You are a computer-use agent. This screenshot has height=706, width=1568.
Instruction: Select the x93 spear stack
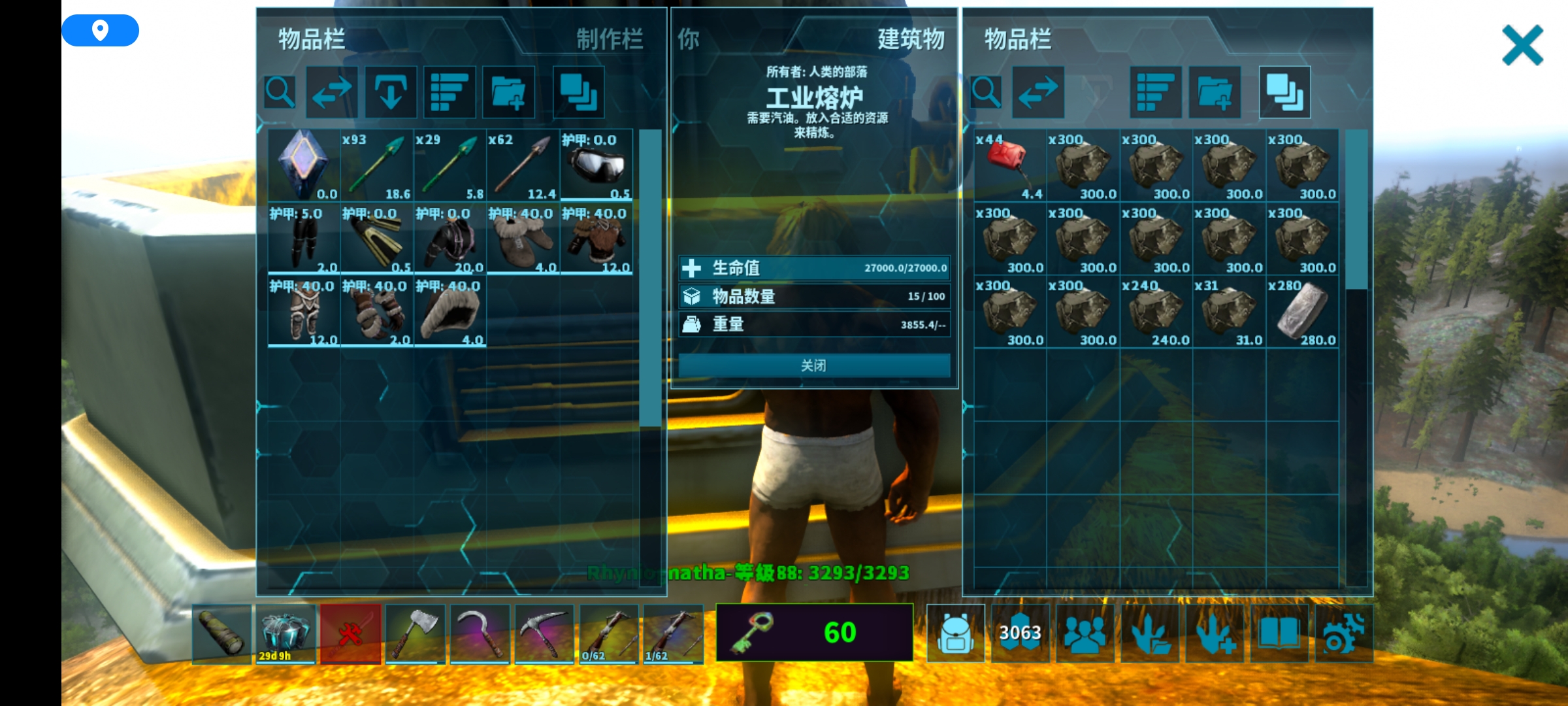pos(376,165)
